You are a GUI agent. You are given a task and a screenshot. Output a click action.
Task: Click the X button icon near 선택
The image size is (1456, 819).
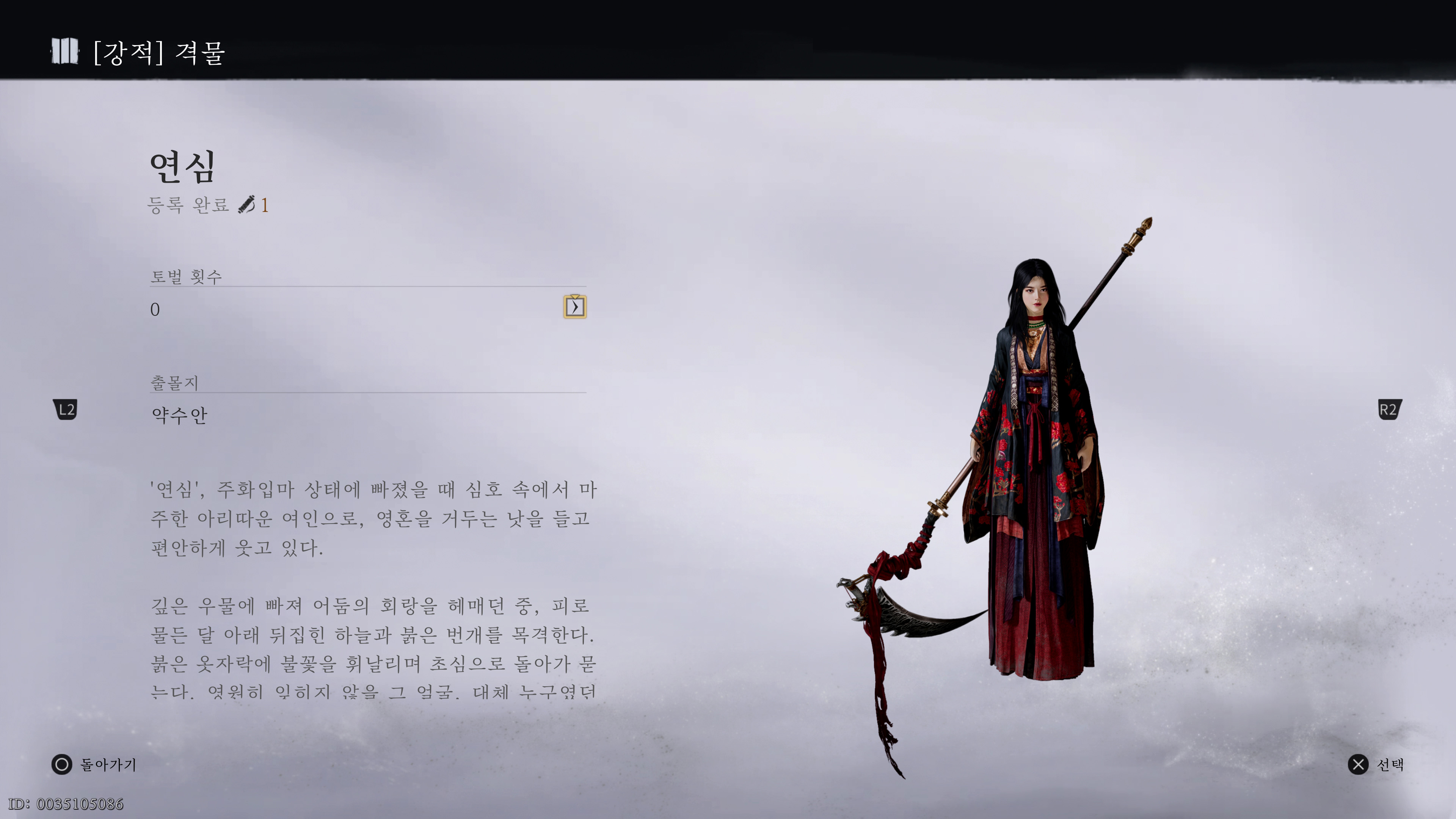coord(1359,764)
